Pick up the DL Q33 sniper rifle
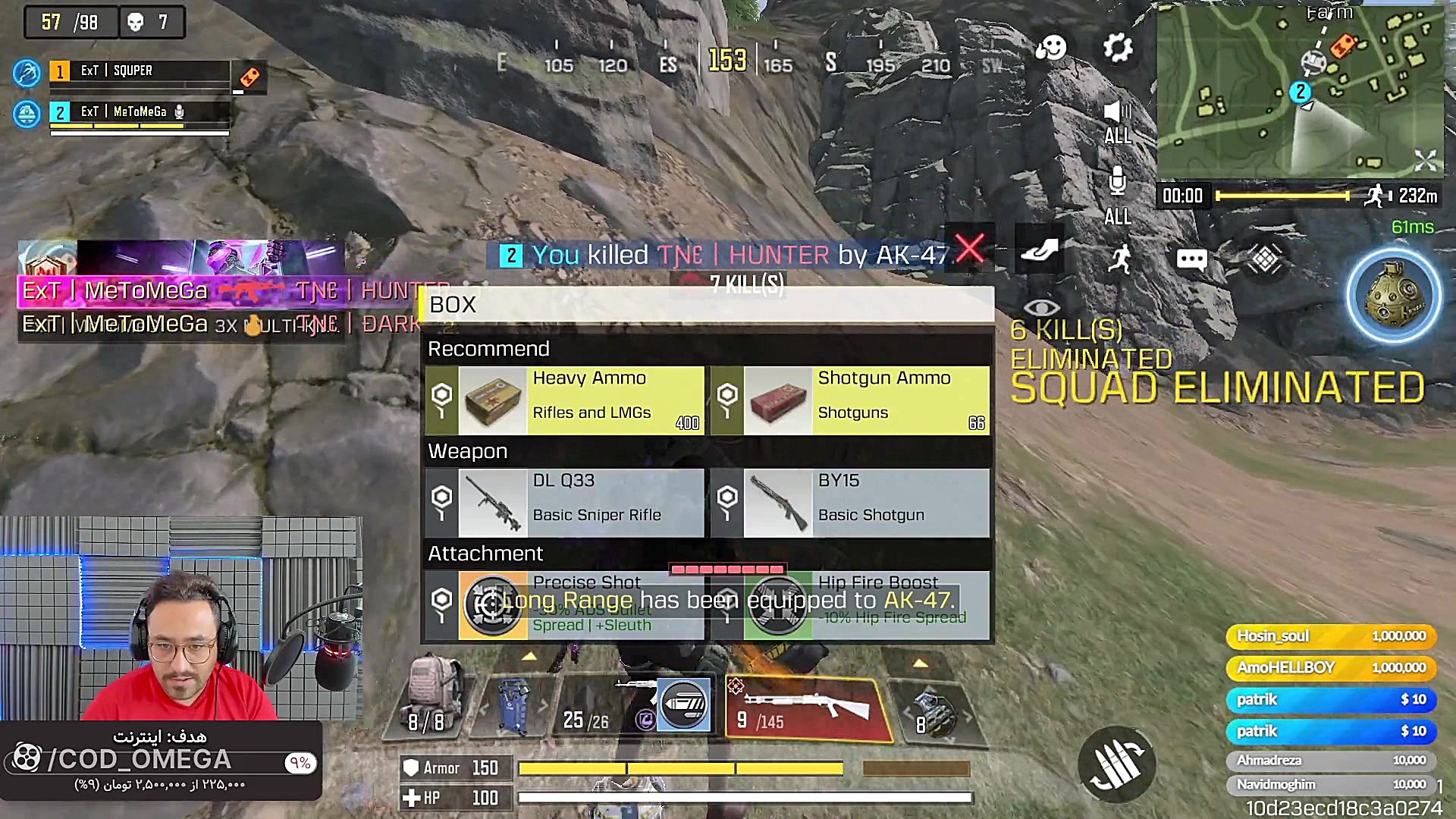The width and height of the screenshot is (1456, 819). coord(563,502)
